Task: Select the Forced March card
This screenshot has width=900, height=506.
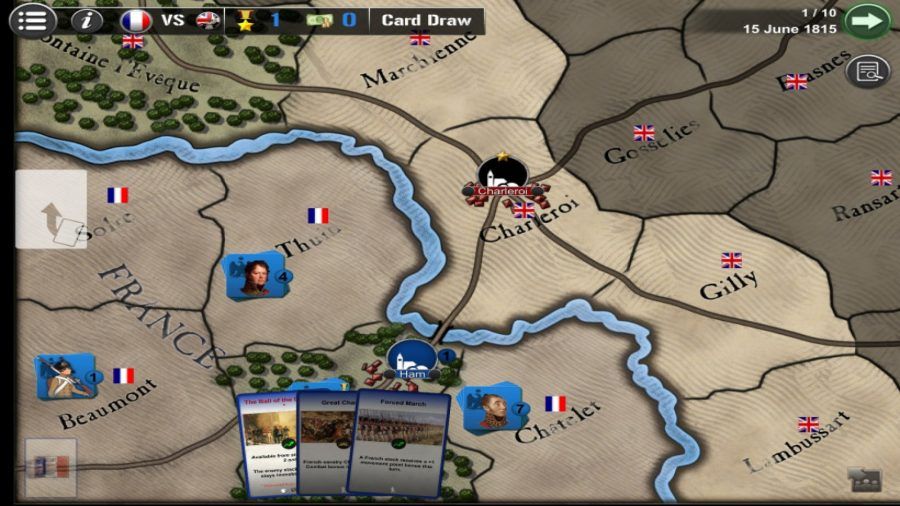Action: point(398,440)
